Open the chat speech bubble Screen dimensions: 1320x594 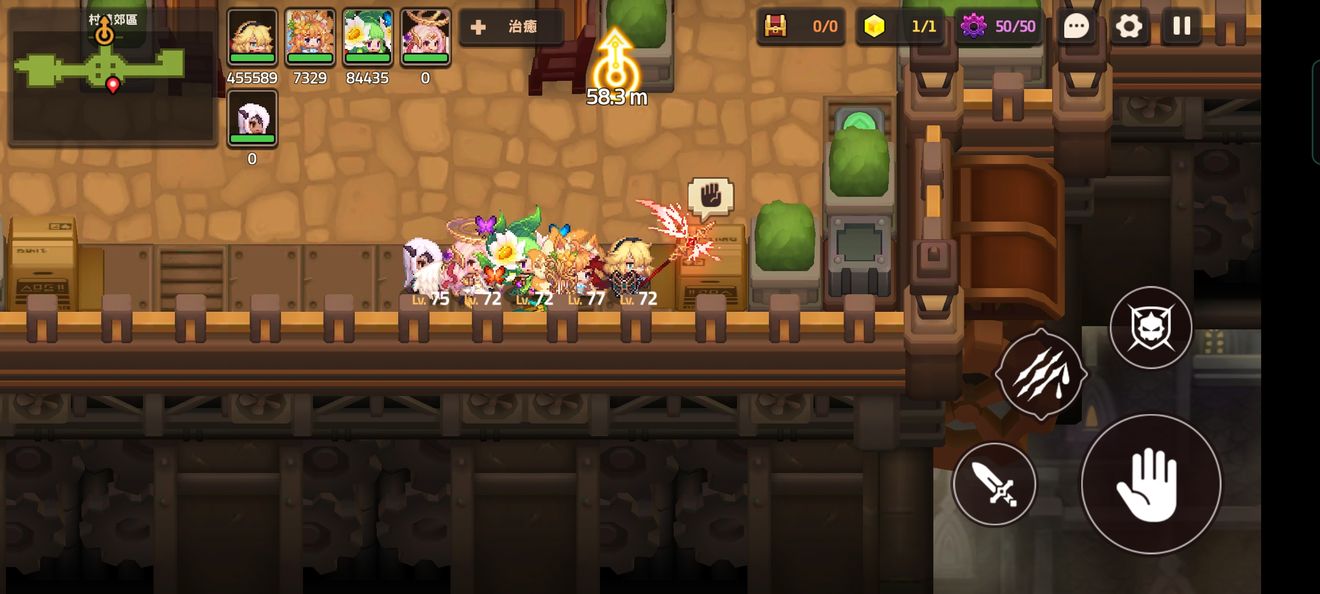pos(1076,27)
